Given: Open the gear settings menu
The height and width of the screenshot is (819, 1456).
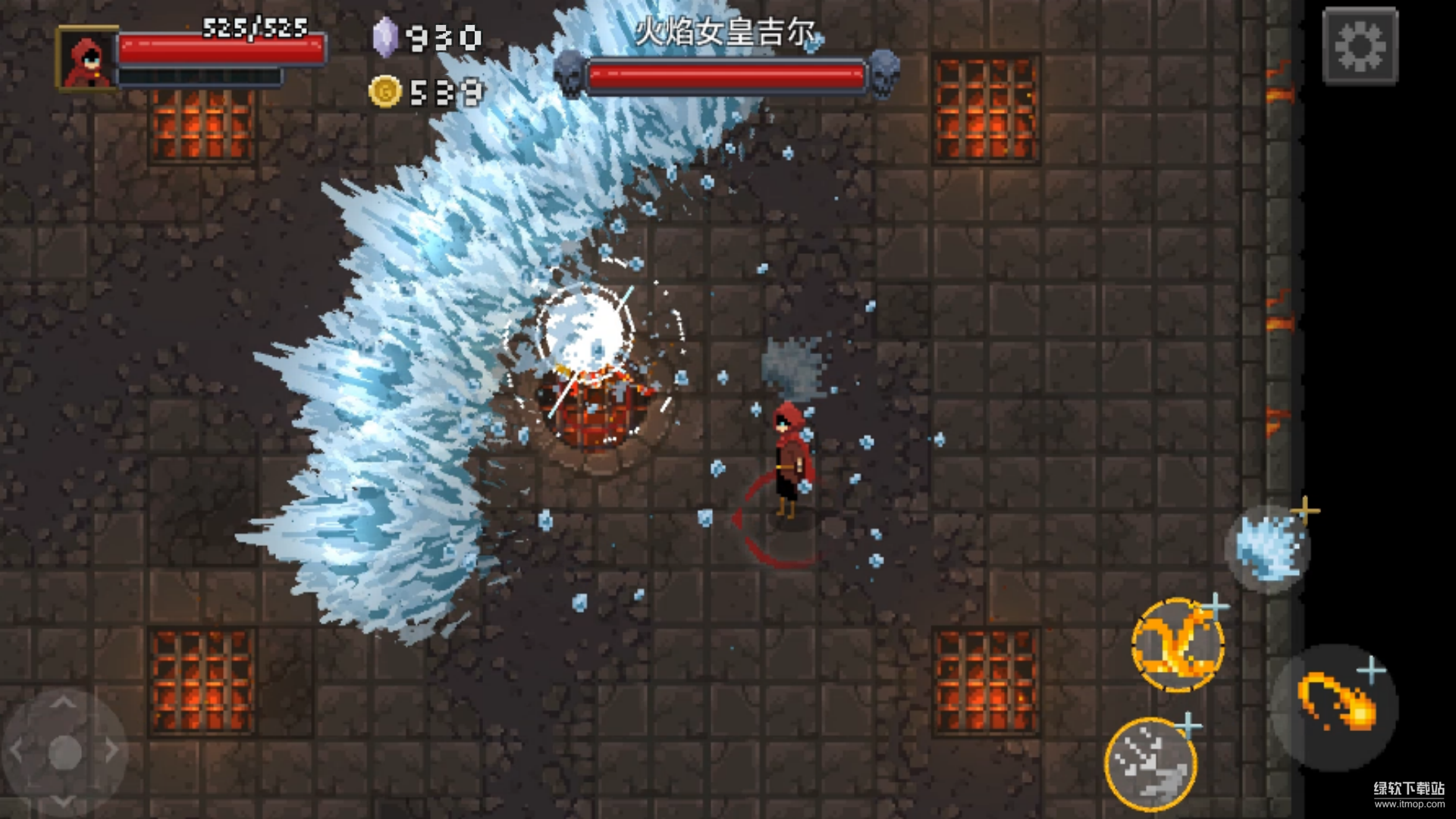Looking at the screenshot, I should point(1360,45).
